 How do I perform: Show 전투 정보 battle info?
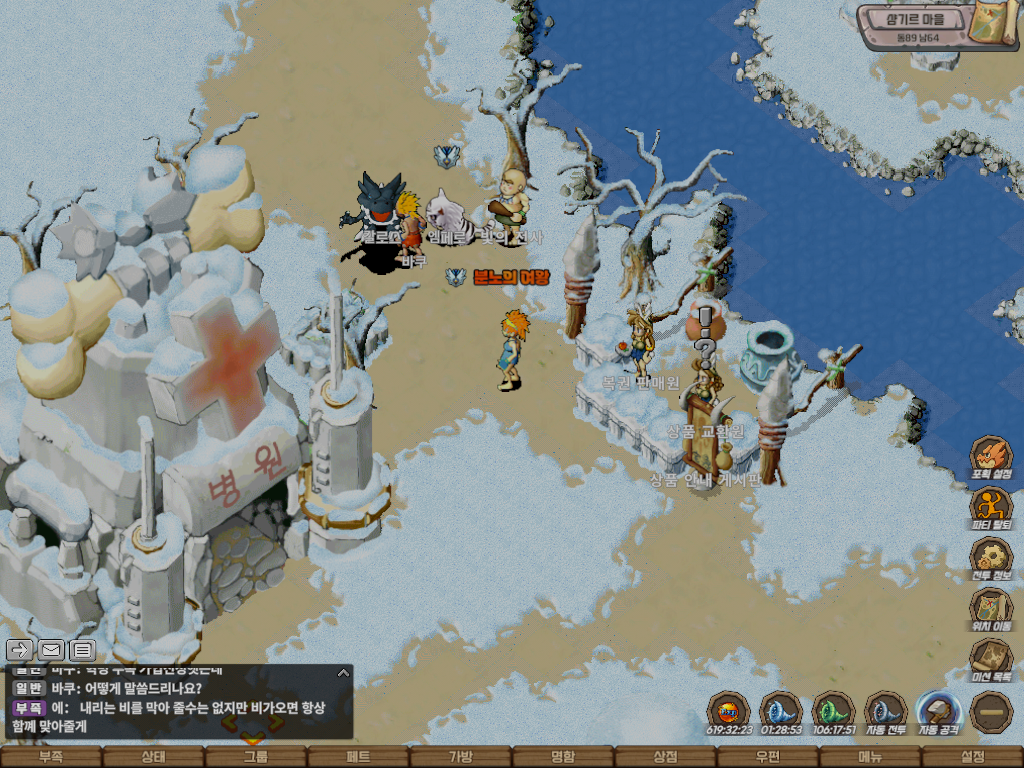991,557
